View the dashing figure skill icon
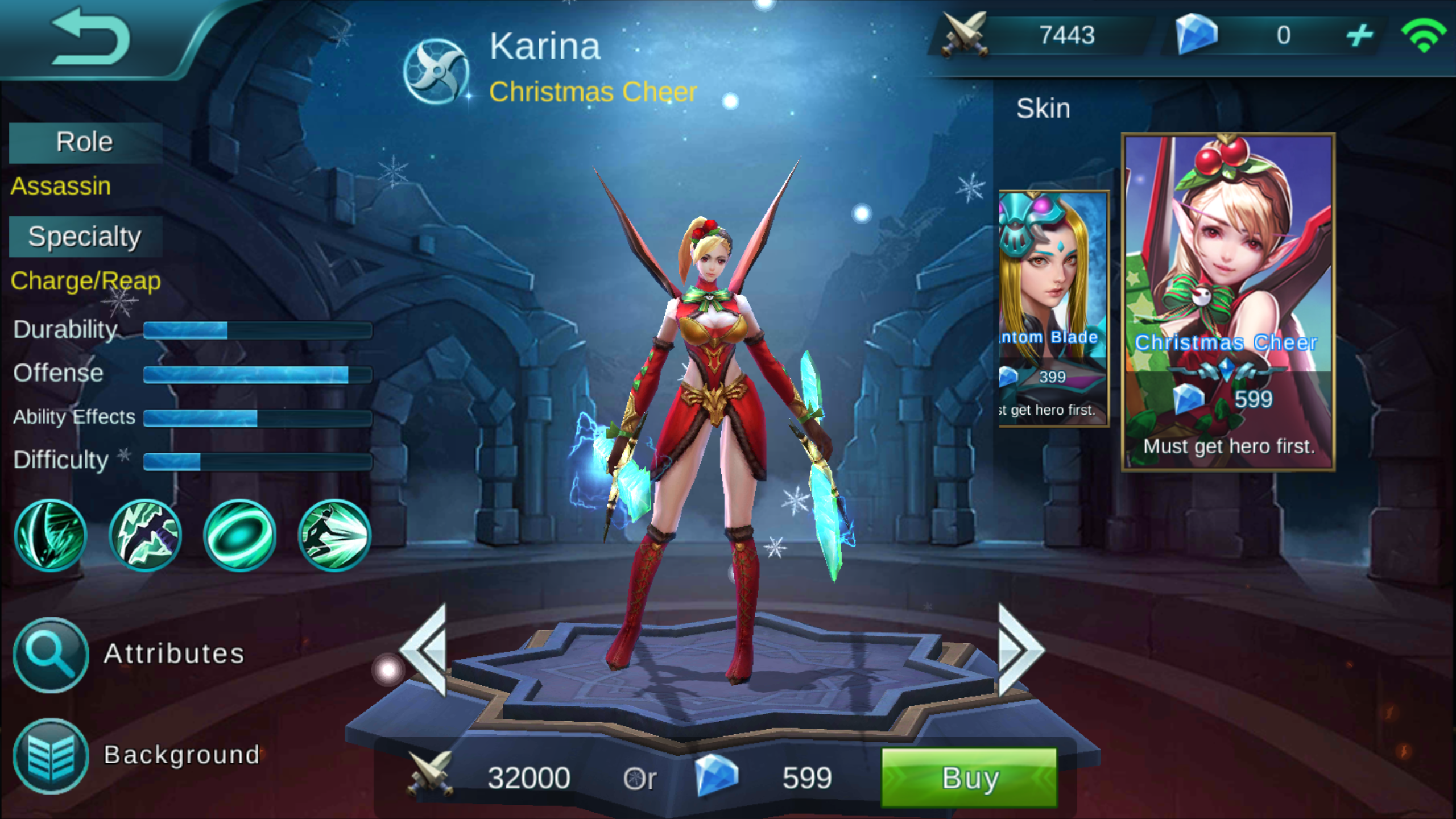Screen dimensions: 1456x819 [x=334, y=535]
